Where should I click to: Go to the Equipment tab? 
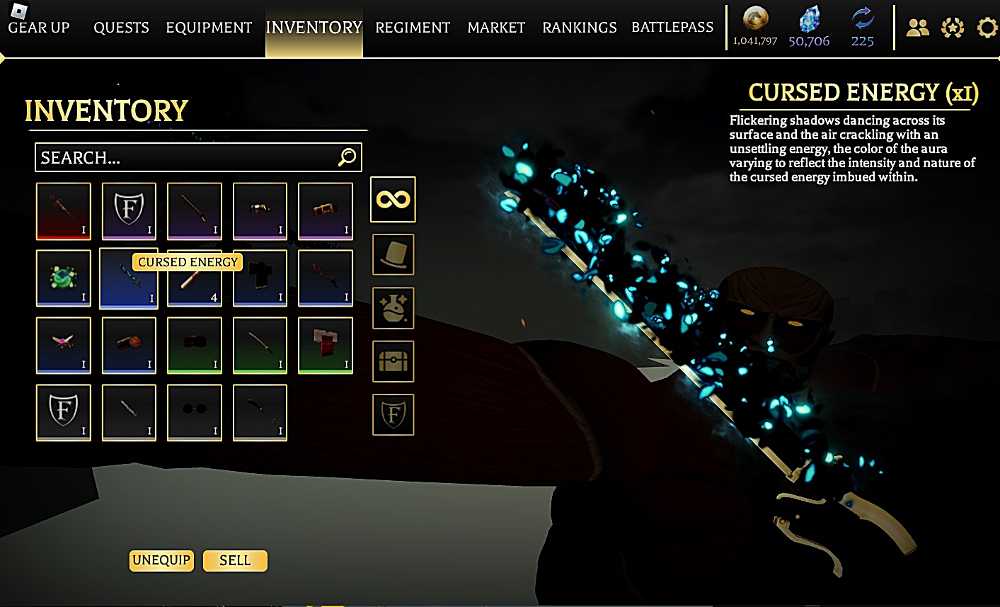click(207, 27)
